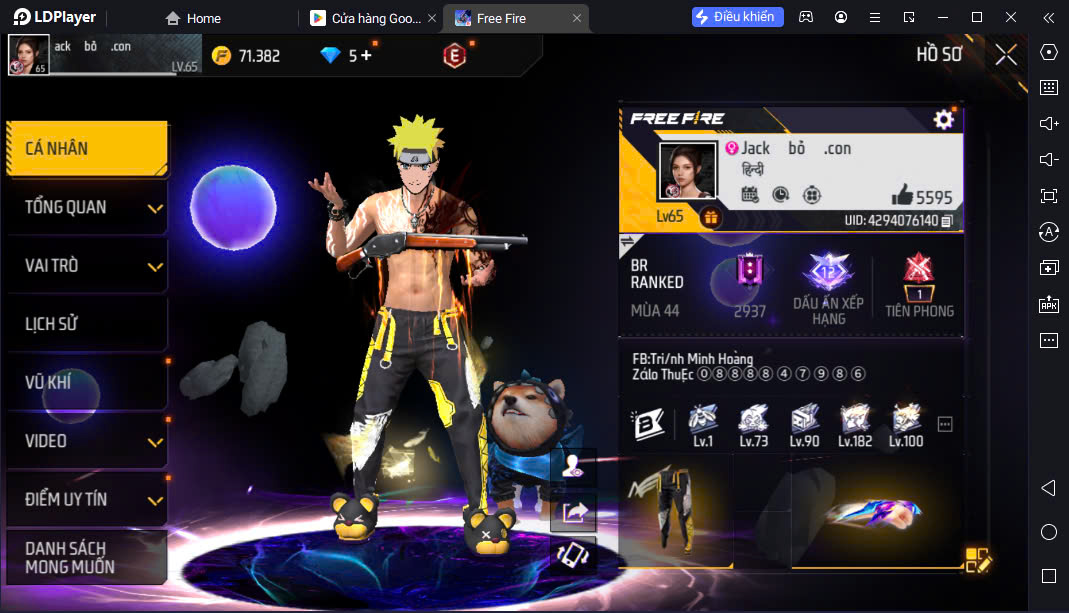
Task: Close the HỒ SƠ profile screen
Action: pos(1005,55)
